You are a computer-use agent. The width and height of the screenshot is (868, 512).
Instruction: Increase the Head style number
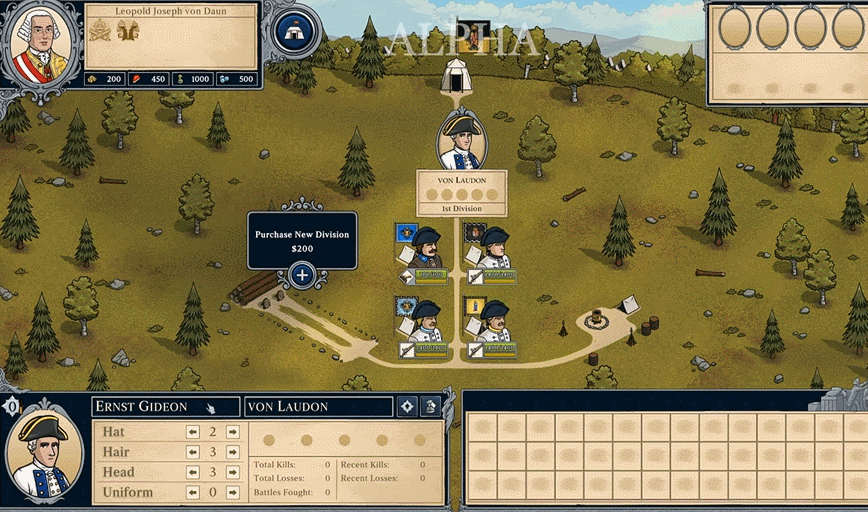tap(232, 472)
